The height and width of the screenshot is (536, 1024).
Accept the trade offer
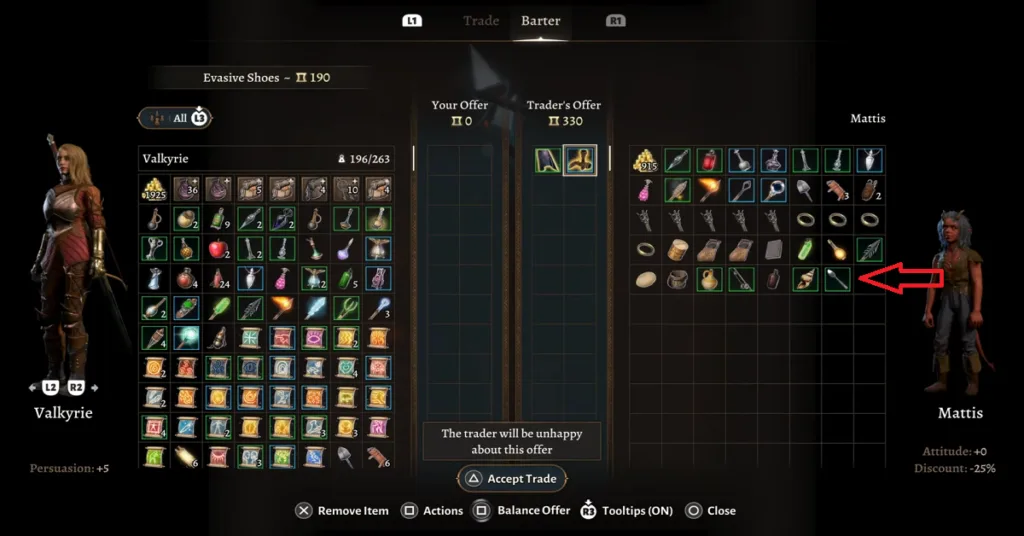(512, 479)
